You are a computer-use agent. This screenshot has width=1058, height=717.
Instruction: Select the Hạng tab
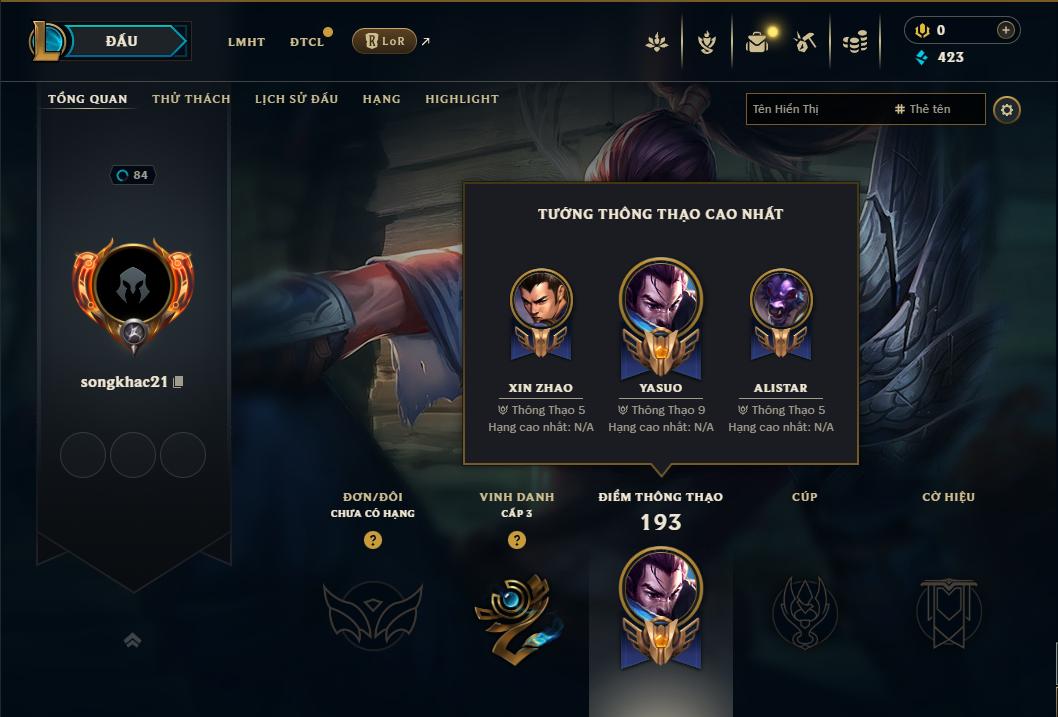(x=381, y=99)
